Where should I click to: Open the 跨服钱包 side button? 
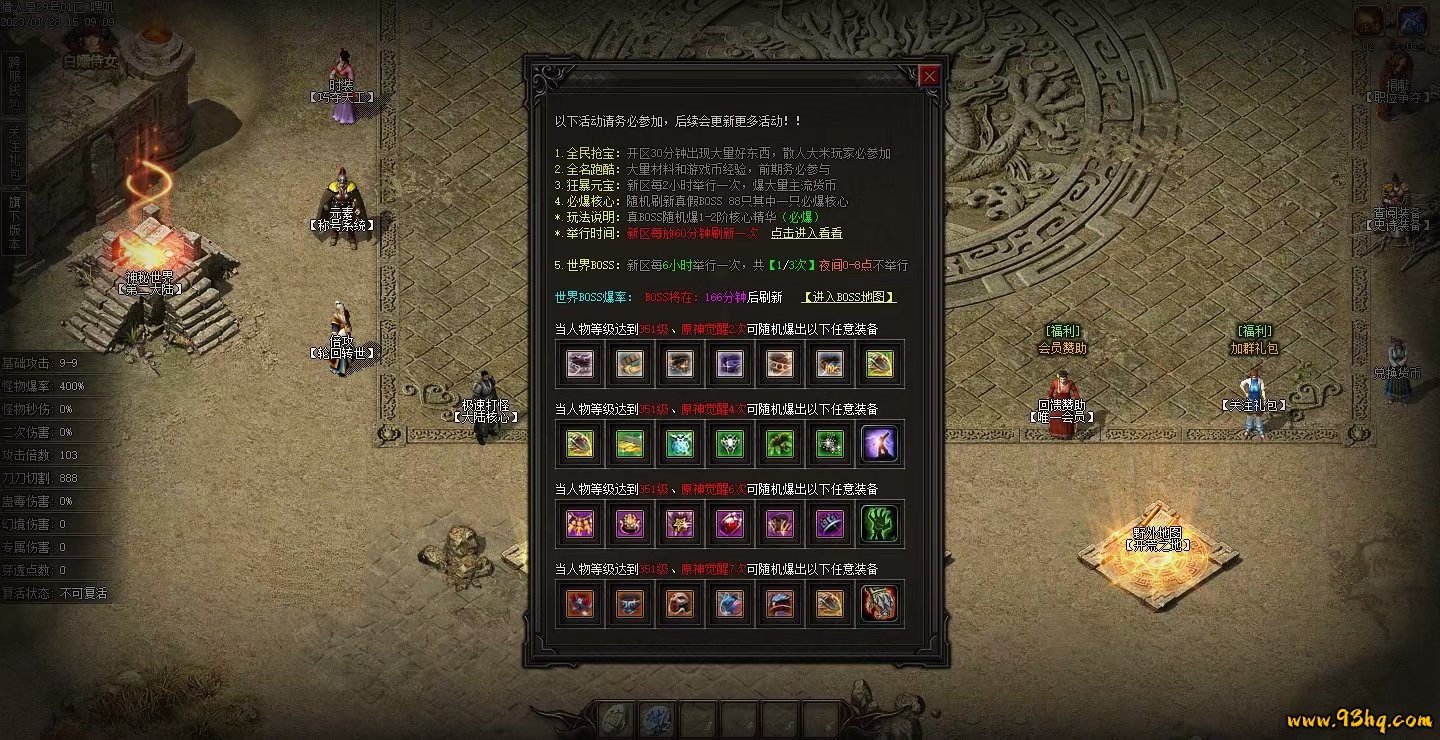(x=14, y=82)
